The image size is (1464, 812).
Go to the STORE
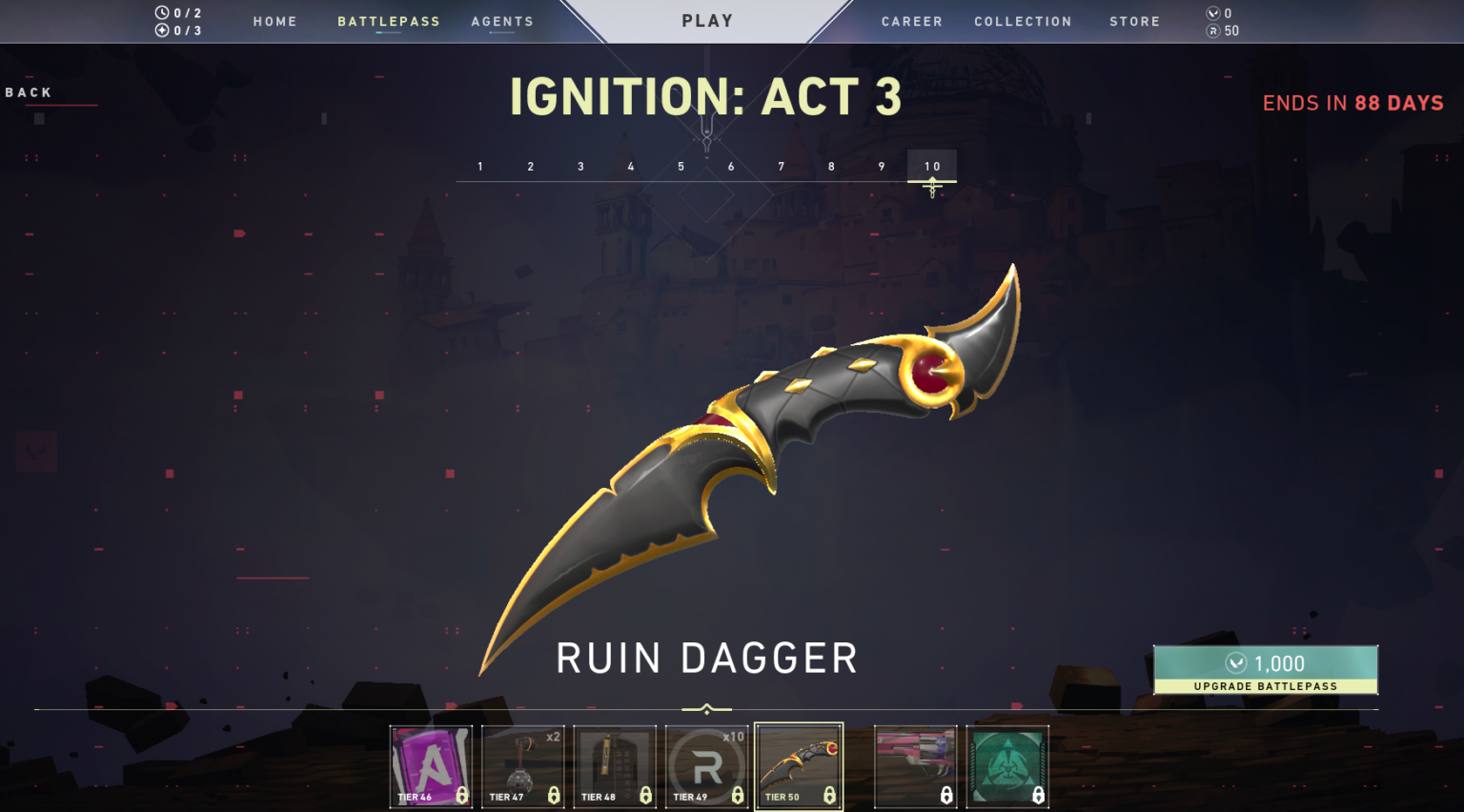click(x=1134, y=21)
